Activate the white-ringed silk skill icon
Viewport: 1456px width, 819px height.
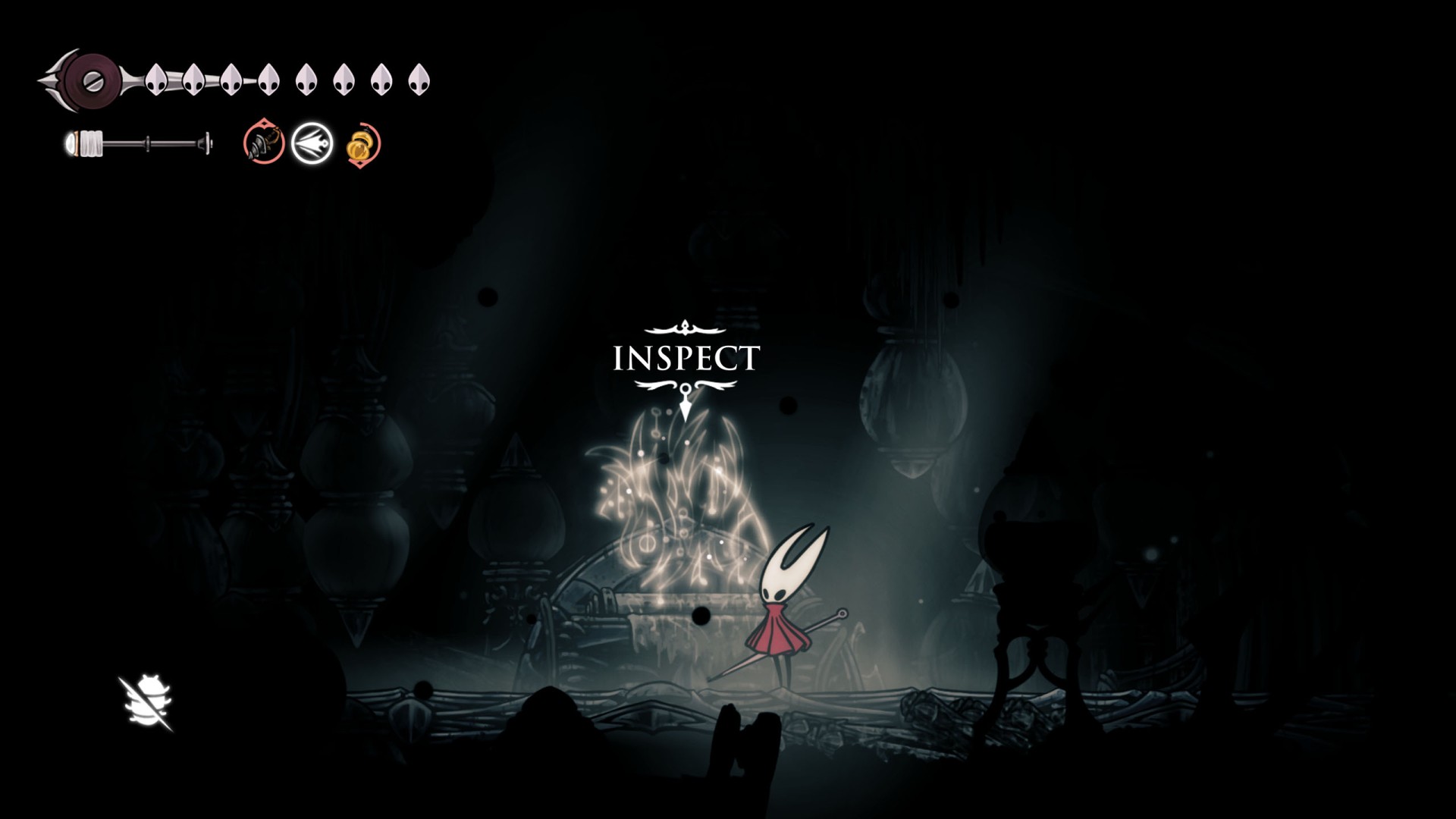(x=312, y=143)
